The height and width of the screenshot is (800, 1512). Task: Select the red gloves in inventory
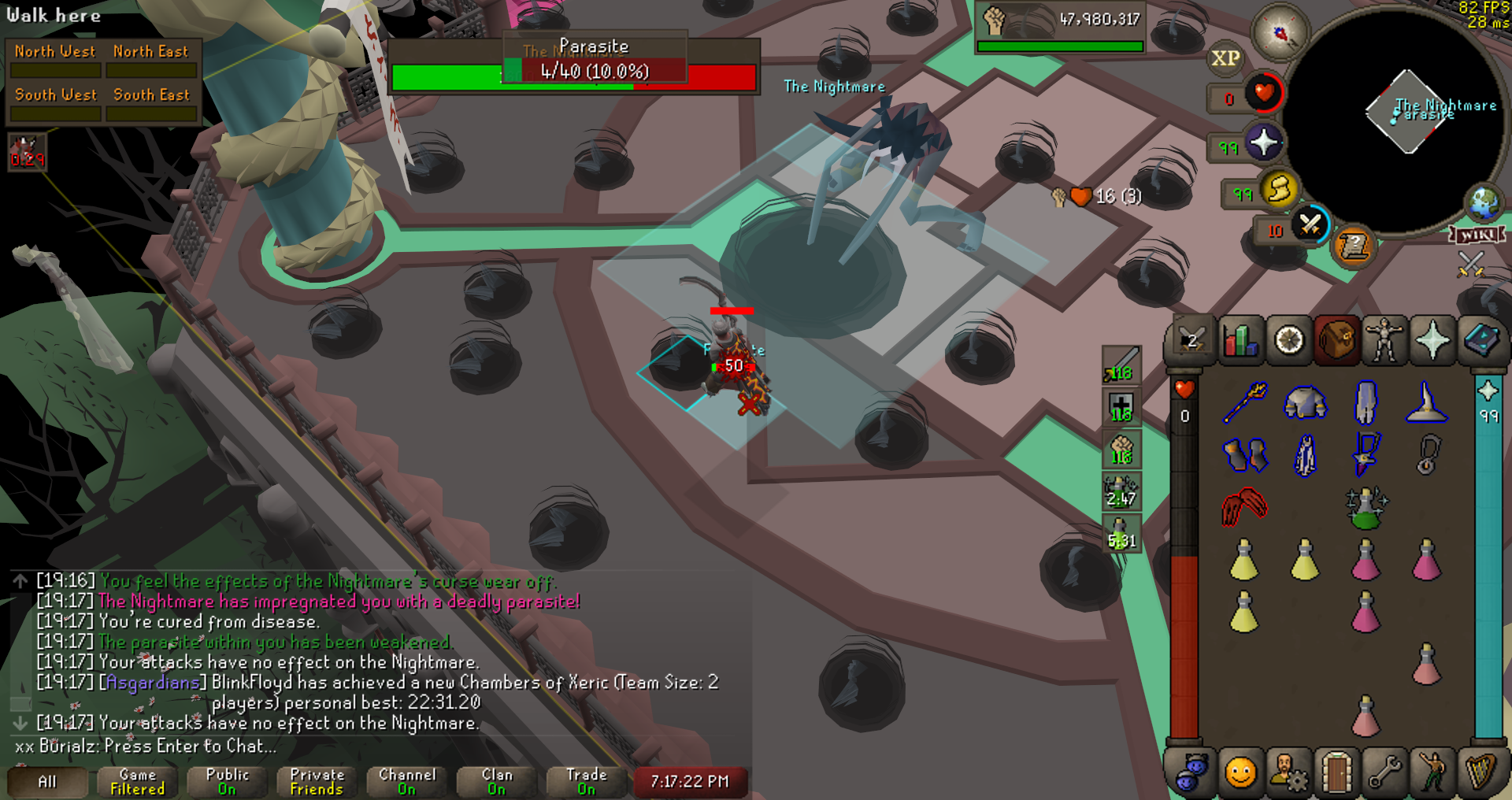pyautogui.click(x=1244, y=506)
